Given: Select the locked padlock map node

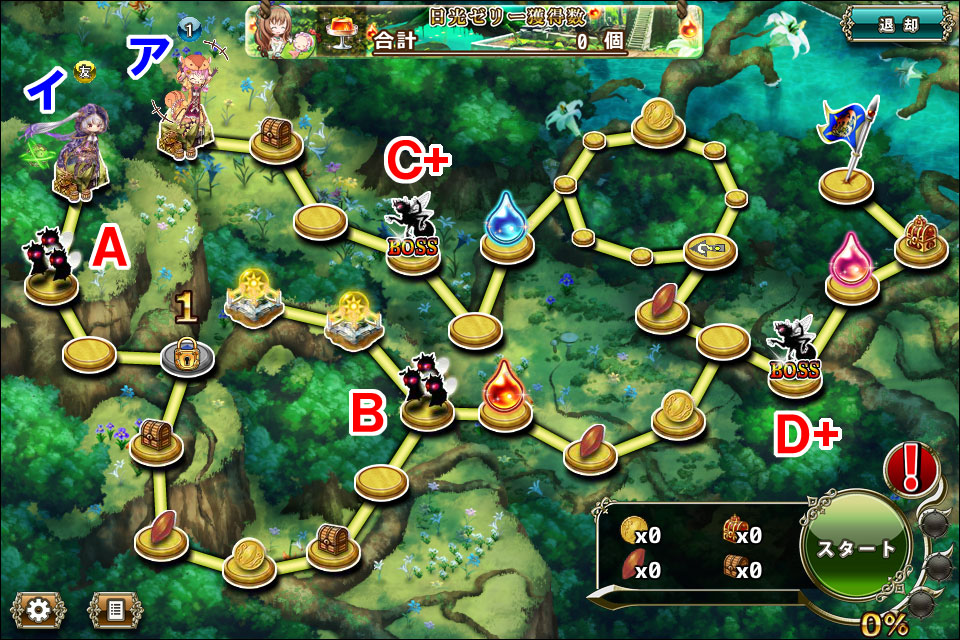Looking at the screenshot, I should click(x=188, y=354).
